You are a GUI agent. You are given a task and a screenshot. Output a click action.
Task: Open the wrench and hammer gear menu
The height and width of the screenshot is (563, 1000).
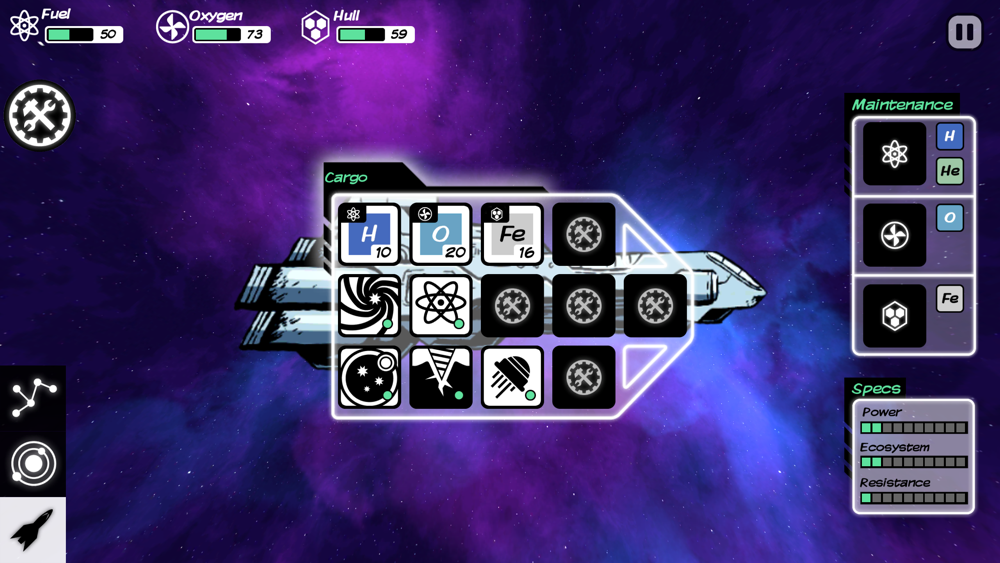40,116
